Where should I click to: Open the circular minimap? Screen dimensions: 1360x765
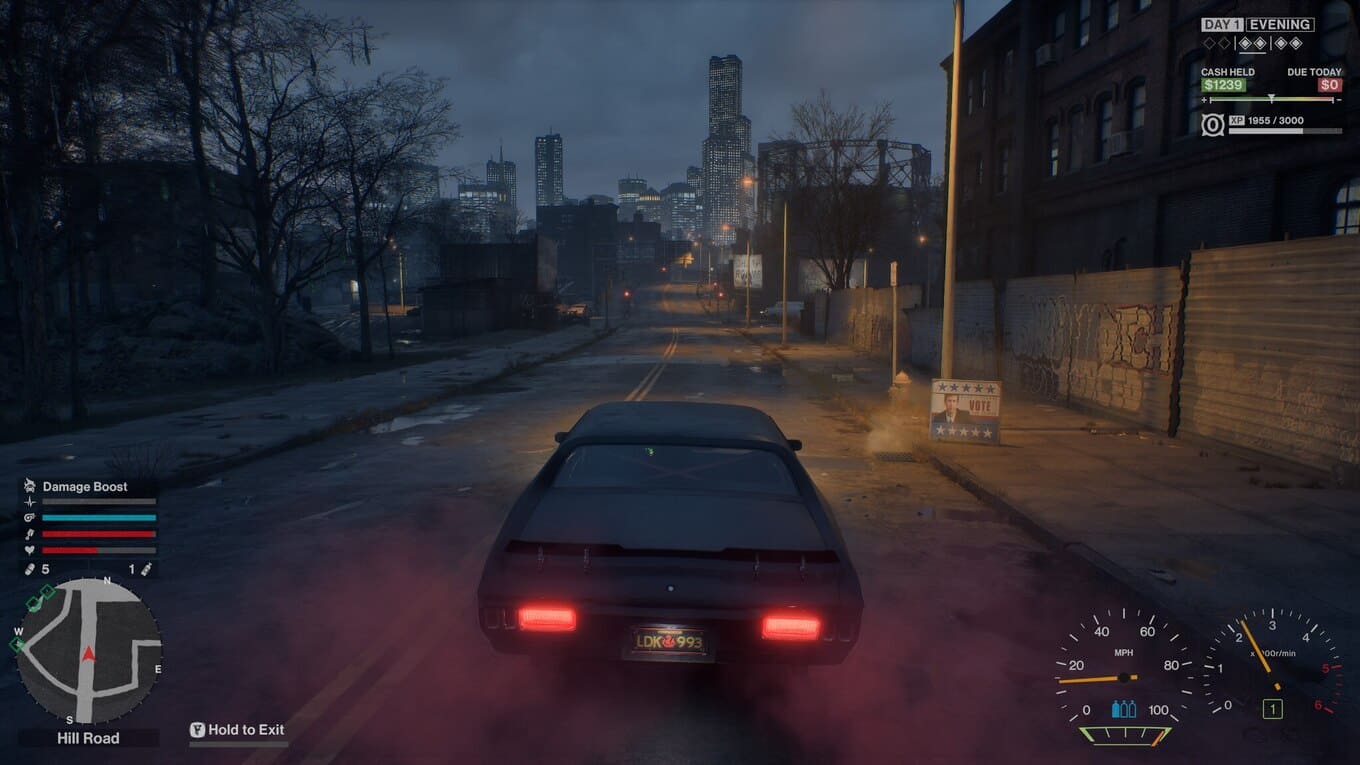click(89, 650)
